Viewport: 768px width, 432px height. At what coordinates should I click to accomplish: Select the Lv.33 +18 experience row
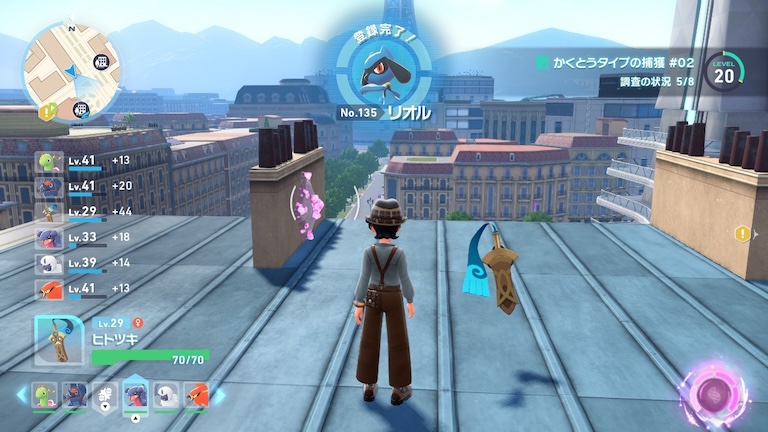85,239
